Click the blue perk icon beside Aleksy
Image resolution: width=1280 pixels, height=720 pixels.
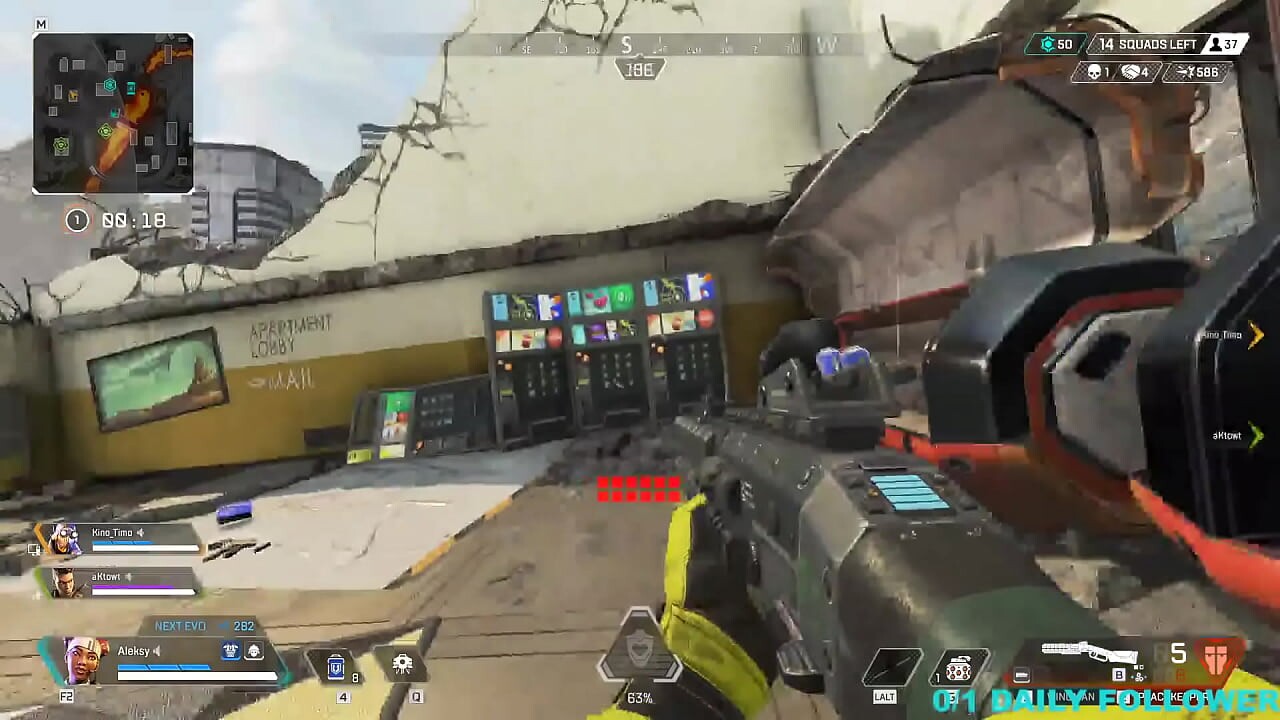pyautogui.click(x=231, y=651)
